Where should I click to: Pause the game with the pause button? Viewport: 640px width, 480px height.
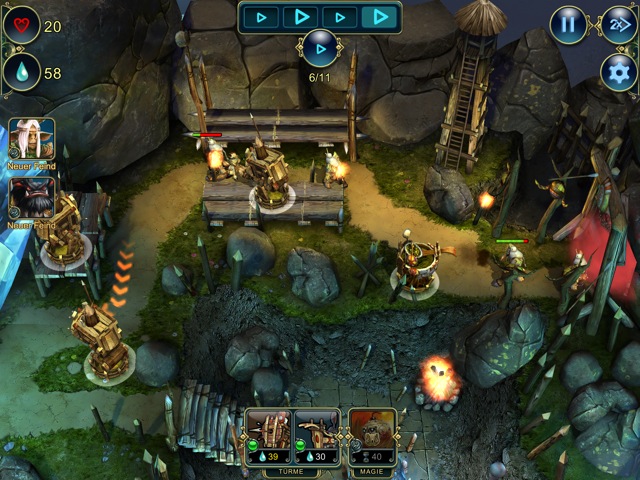click(567, 25)
